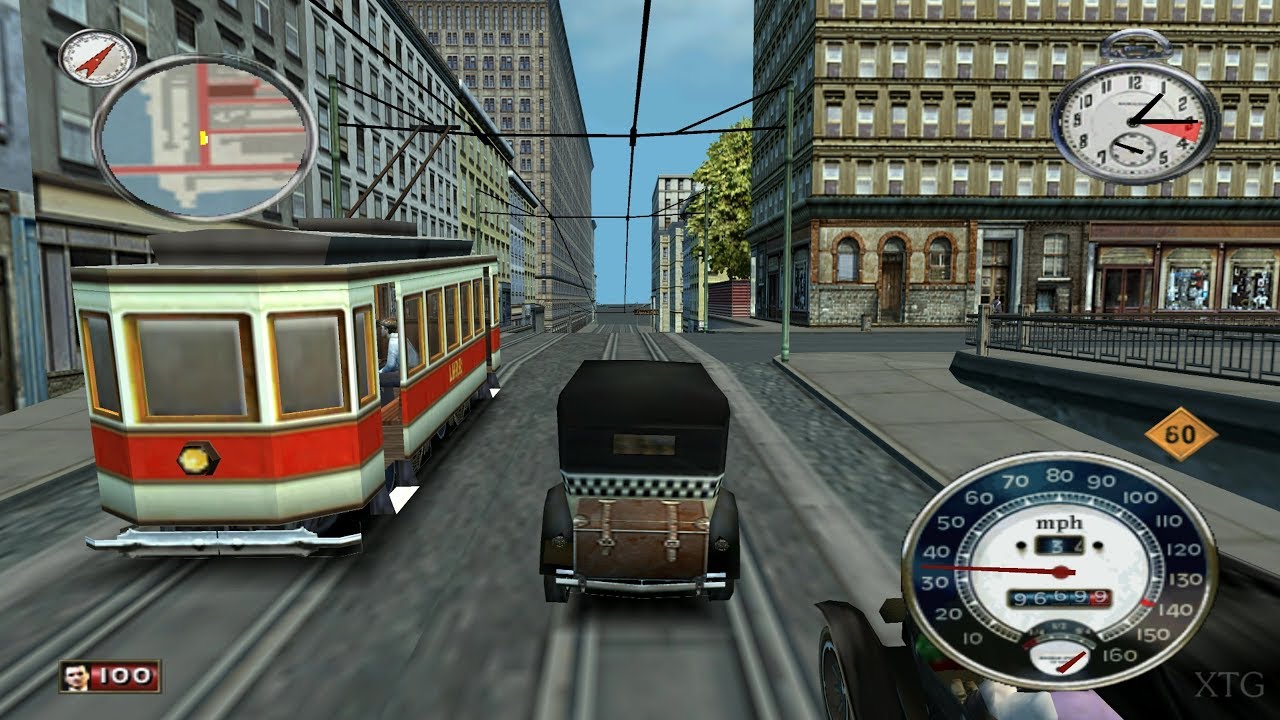Click the mph label inside the speedometer
1280x720 pixels.
tap(1057, 522)
